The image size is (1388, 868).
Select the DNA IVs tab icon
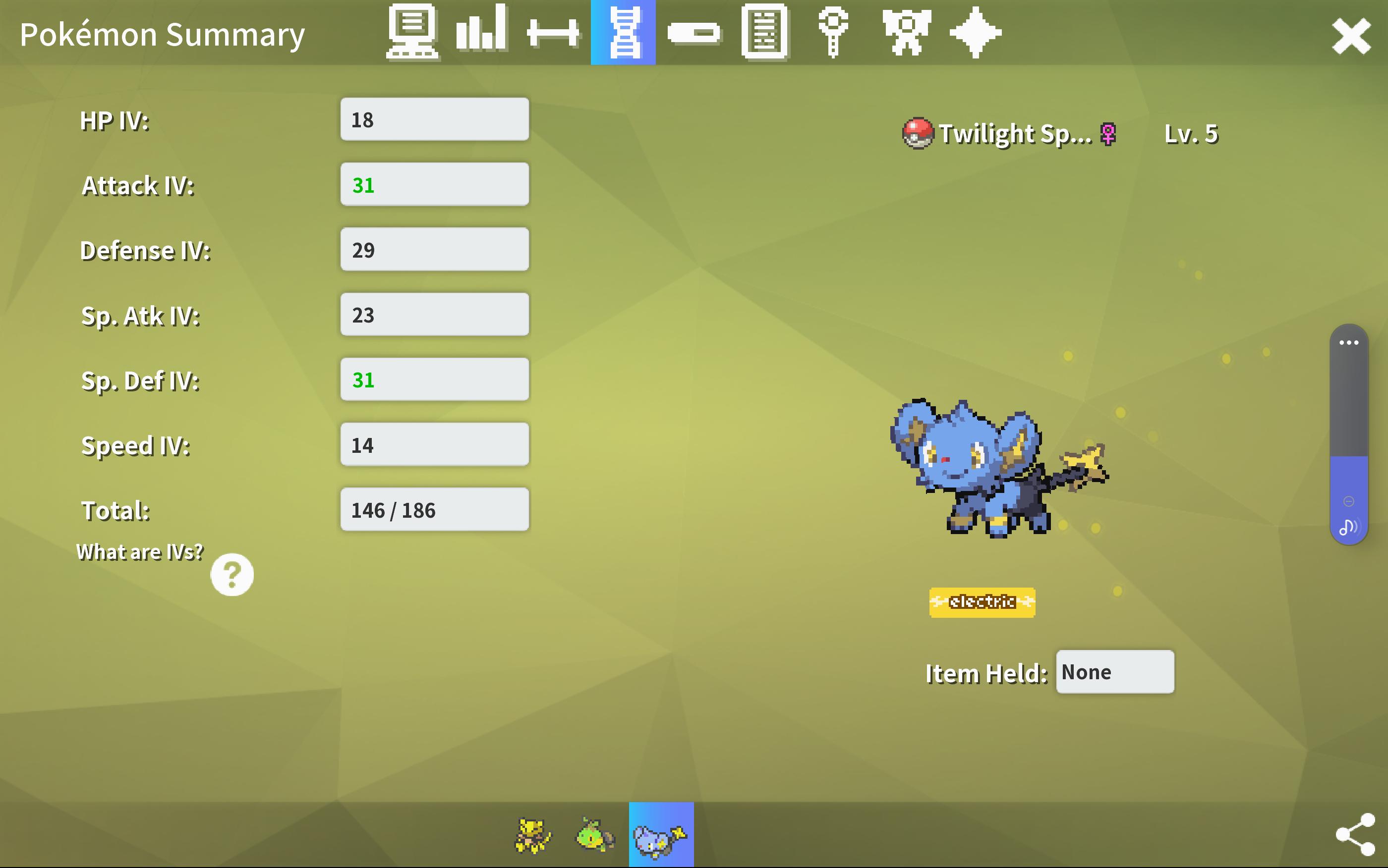point(623,33)
